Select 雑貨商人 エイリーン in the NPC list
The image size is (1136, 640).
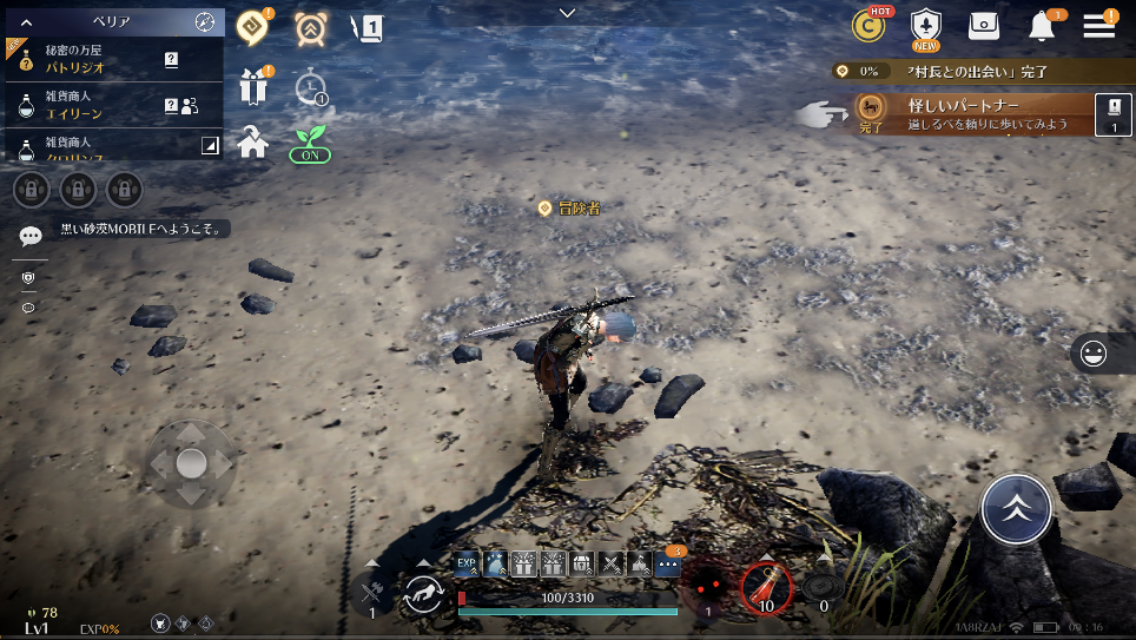100,105
